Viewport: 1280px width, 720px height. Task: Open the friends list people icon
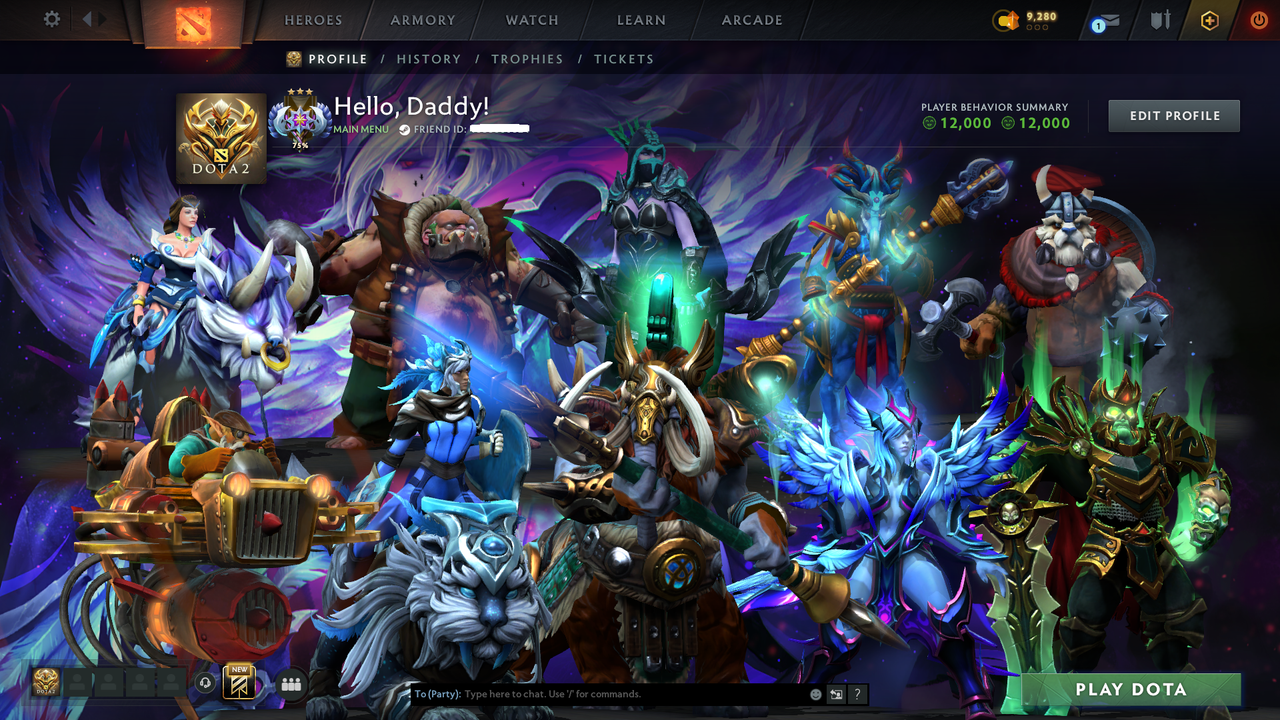coord(290,682)
